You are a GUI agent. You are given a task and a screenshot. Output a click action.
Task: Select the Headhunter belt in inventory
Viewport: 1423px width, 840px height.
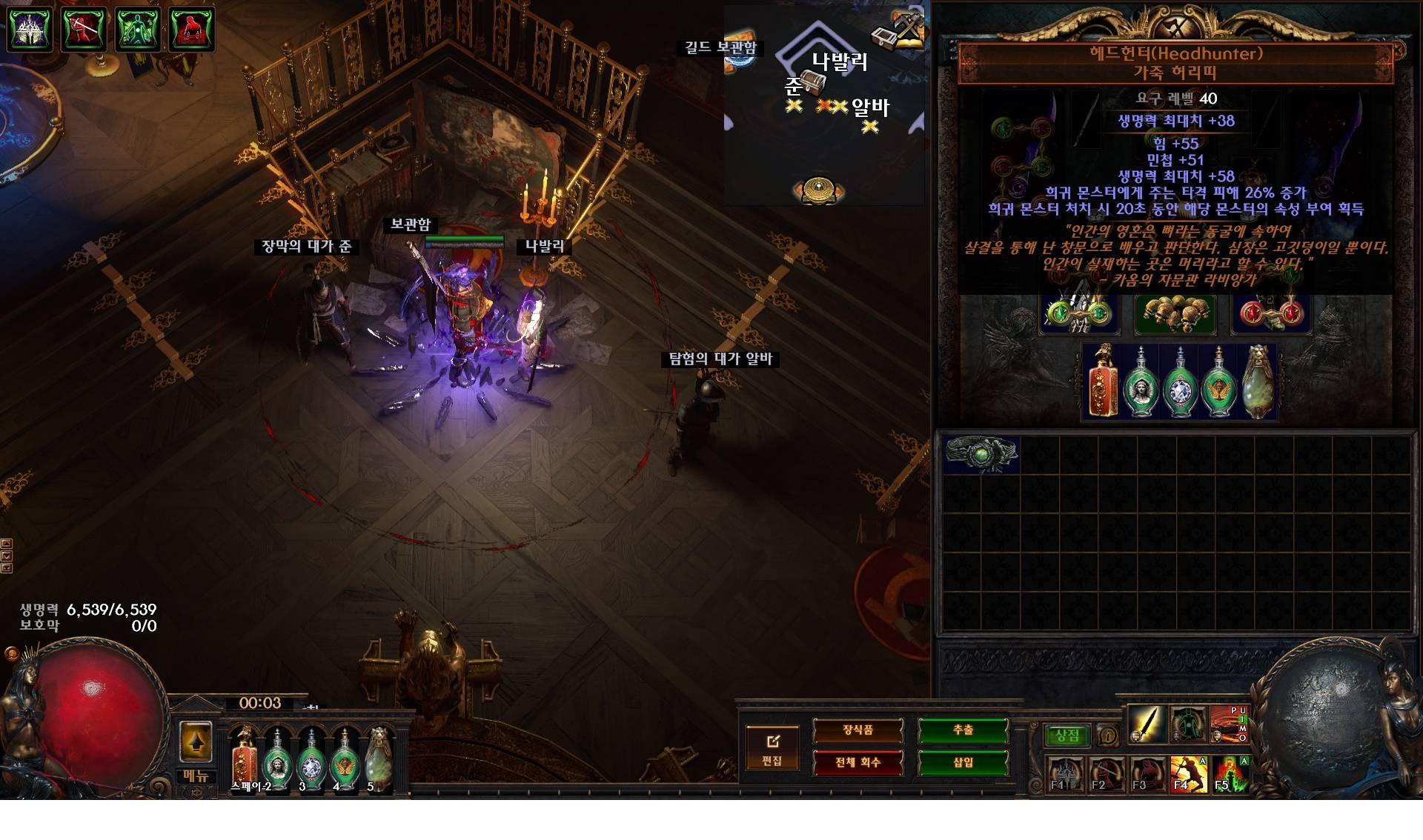click(x=981, y=453)
